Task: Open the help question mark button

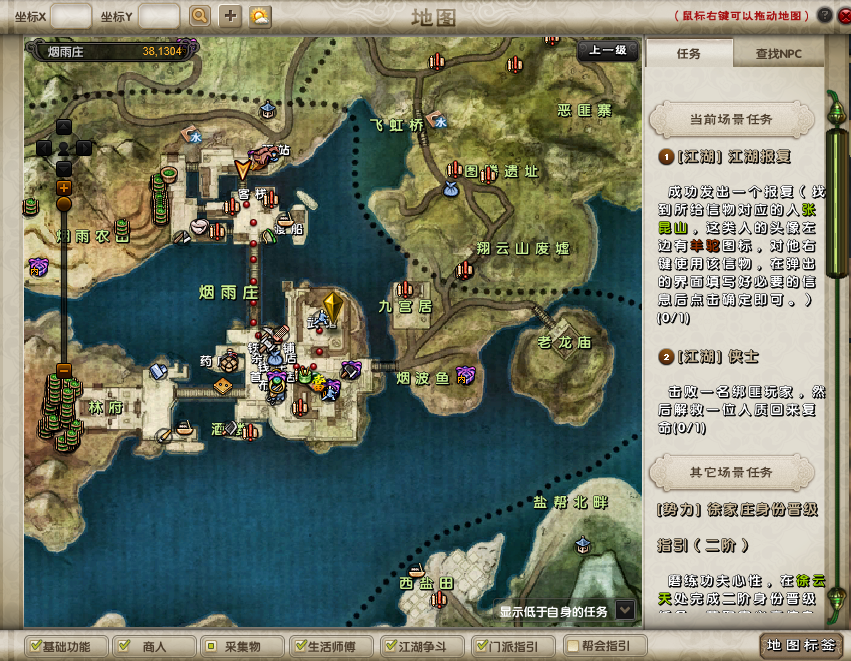Action: tap(824, 16)
